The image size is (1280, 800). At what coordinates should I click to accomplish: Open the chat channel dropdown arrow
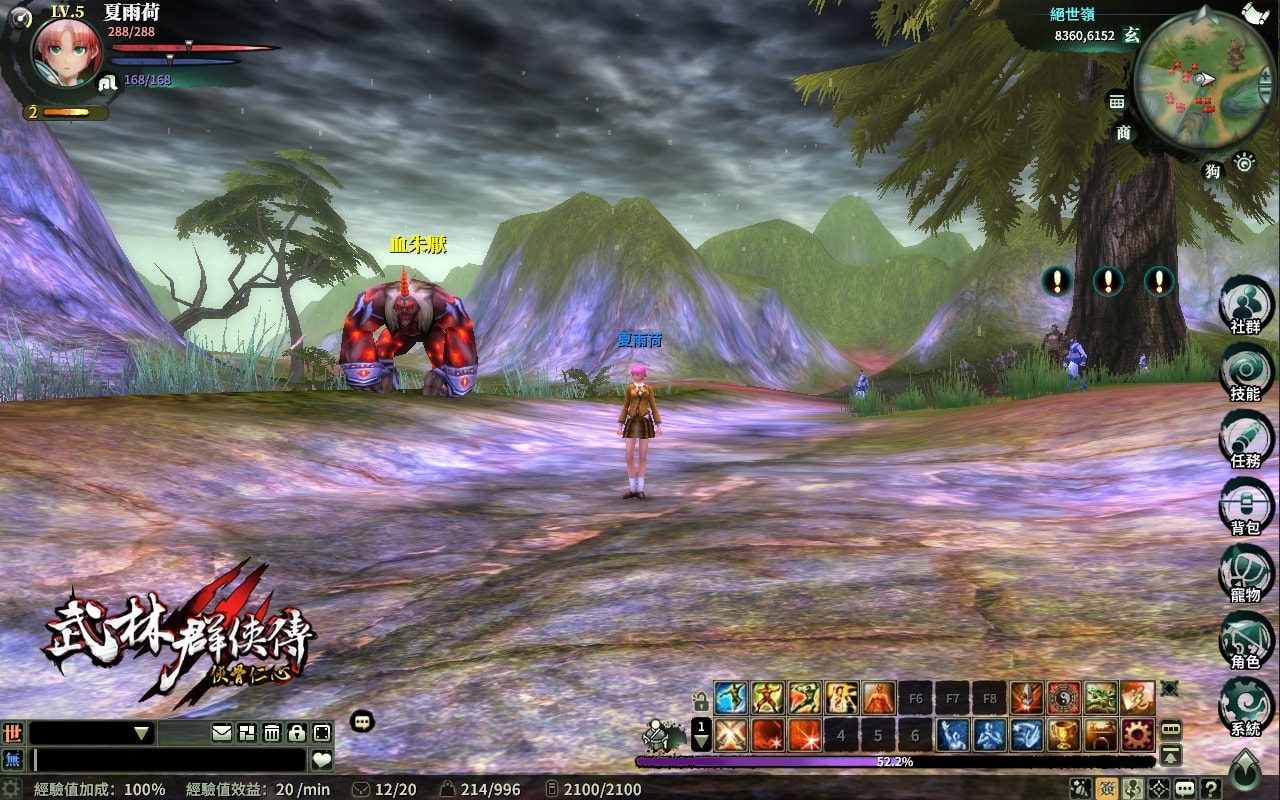[142, 734]
